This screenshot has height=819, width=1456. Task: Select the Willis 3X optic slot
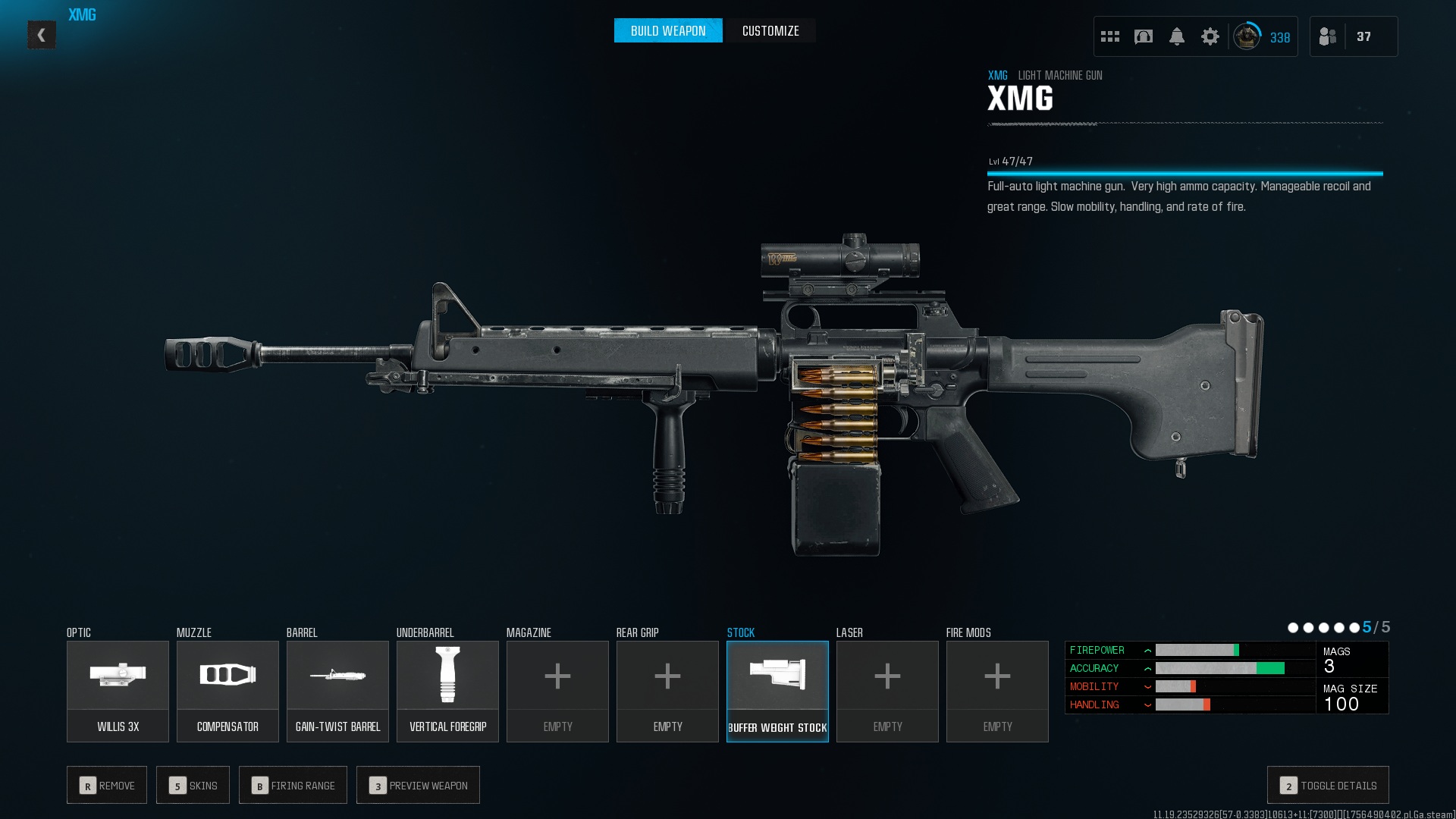point(118,691)
